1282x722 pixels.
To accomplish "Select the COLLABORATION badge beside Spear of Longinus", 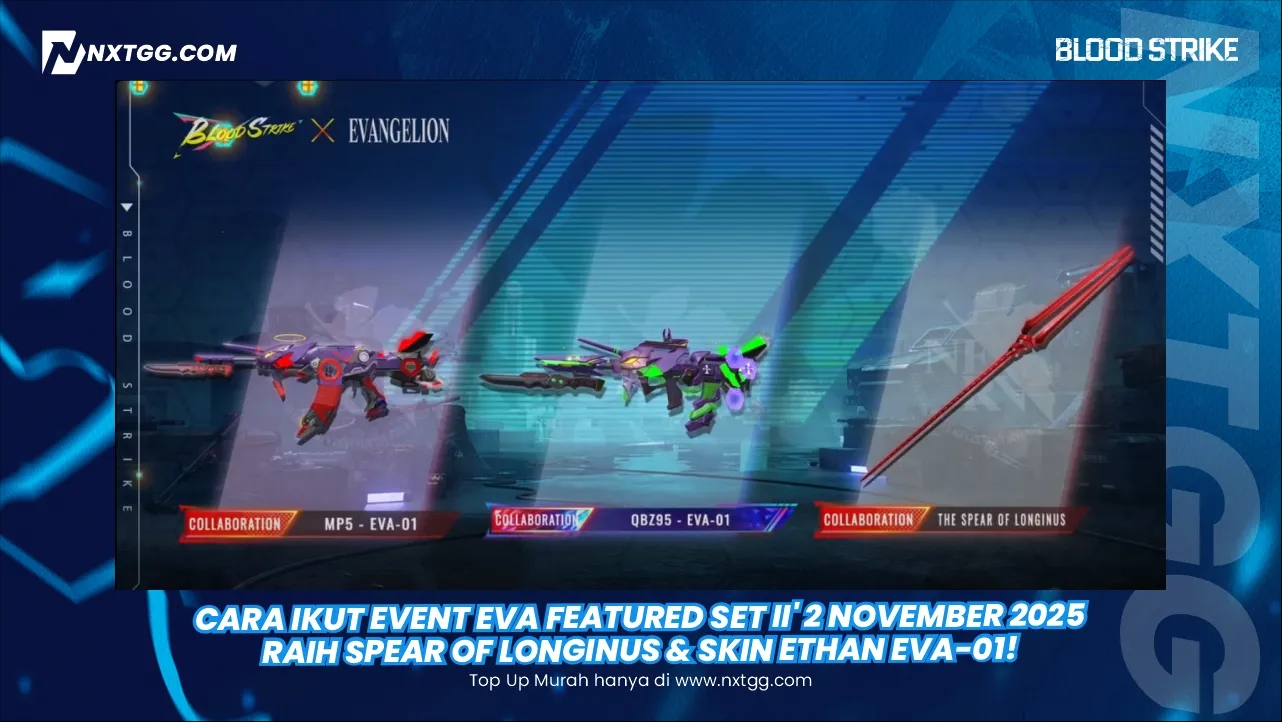I will [866, 521].
